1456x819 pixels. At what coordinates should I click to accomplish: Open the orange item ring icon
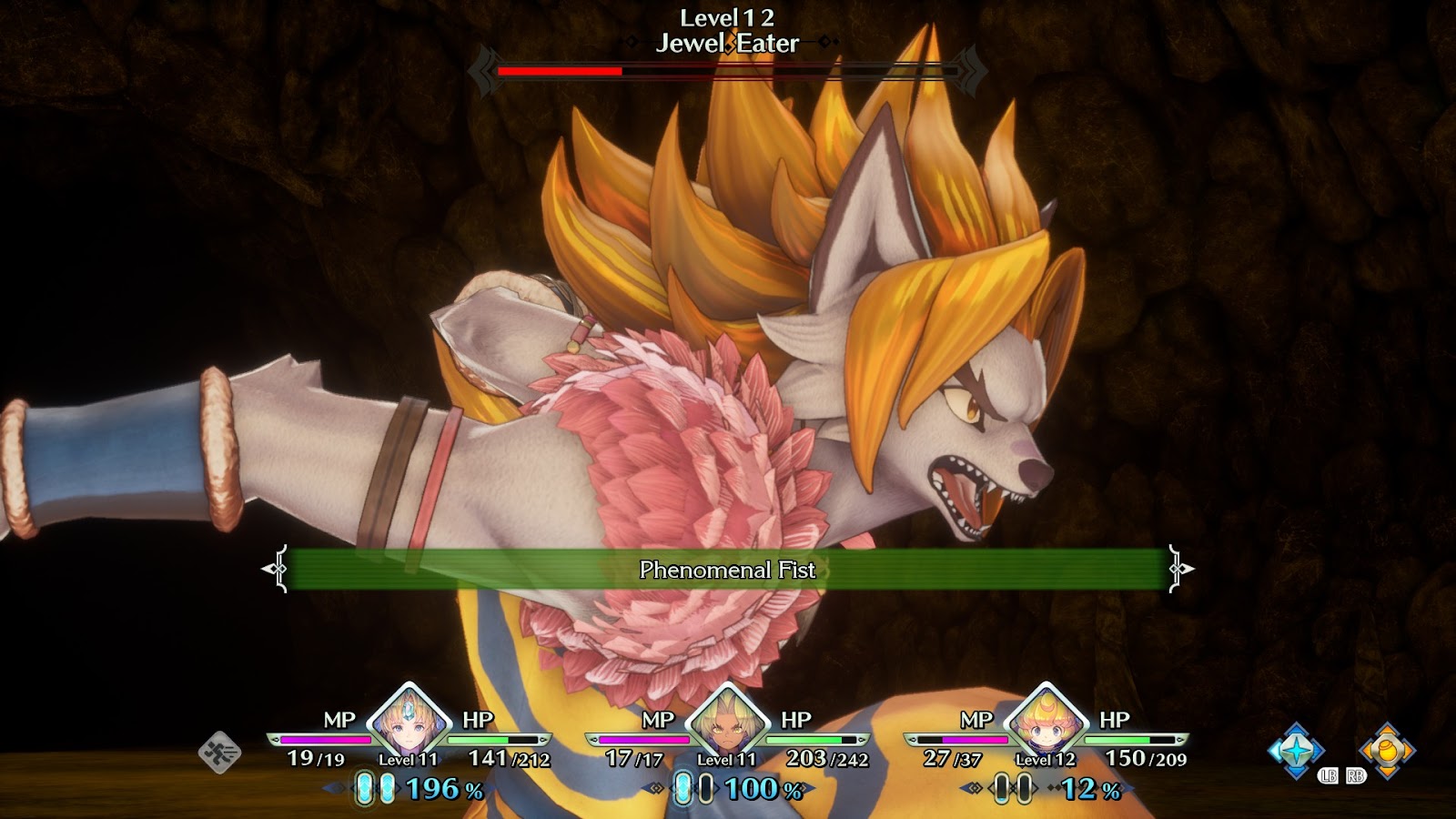coord(1386,751)
